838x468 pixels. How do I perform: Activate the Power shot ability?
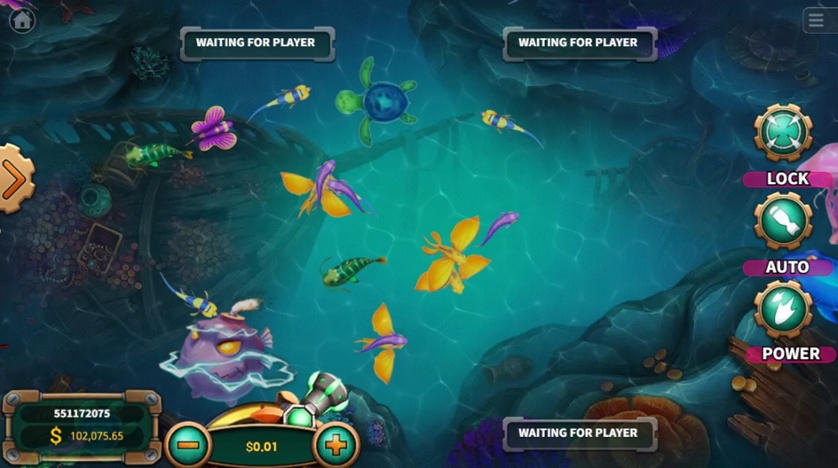pyautogui.click(x=784, y=310)
